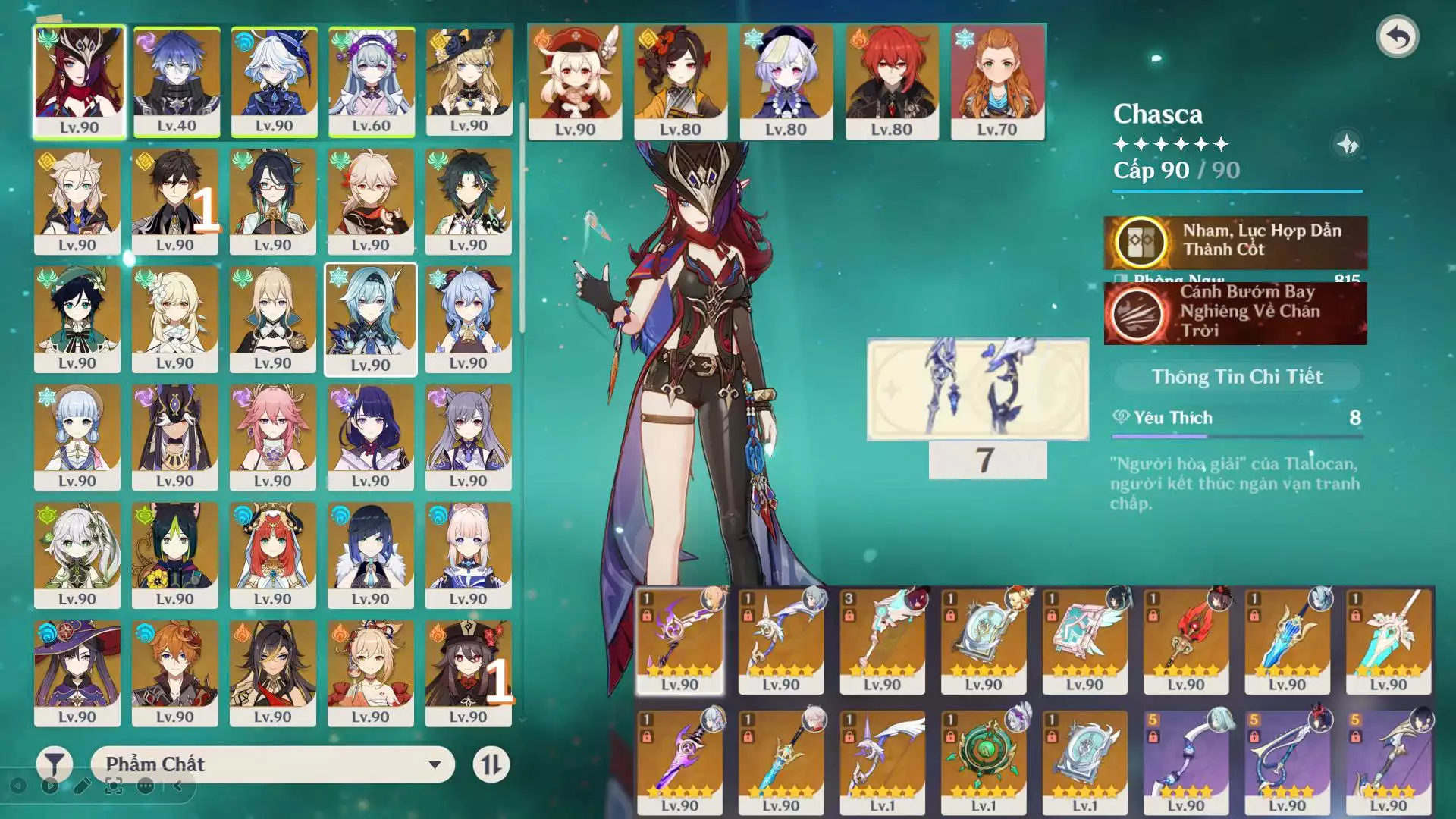Image resolution: width=1456 pixels, height=819 pixels.
Task: Pick Hu Tao's character portrait
Action: click(x=468, y=673)
